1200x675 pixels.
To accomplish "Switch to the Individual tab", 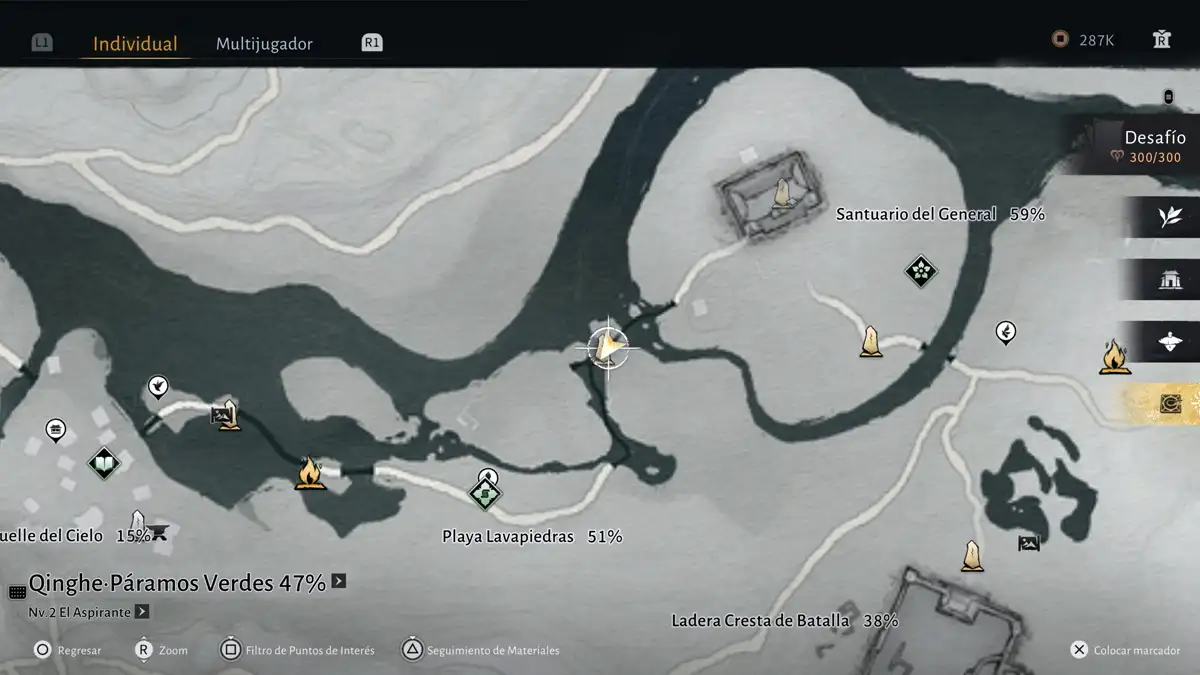I will pos(135,44).
